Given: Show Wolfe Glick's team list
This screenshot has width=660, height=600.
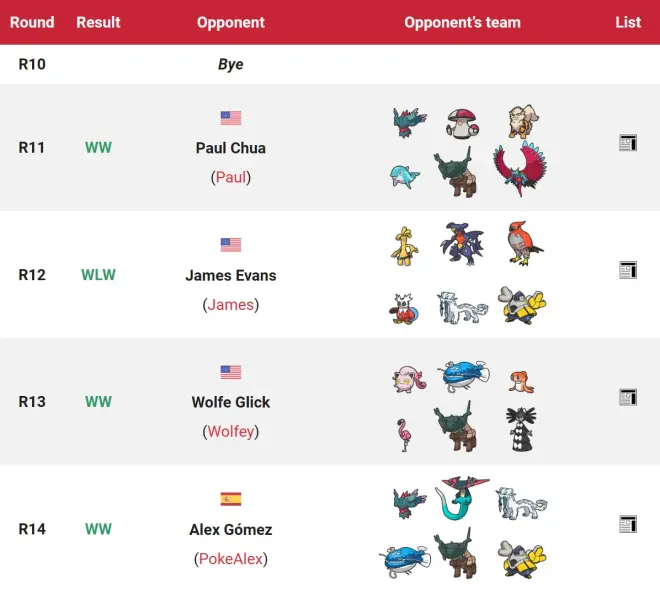Looking at the screenshot, I should (x=628, y=397).
